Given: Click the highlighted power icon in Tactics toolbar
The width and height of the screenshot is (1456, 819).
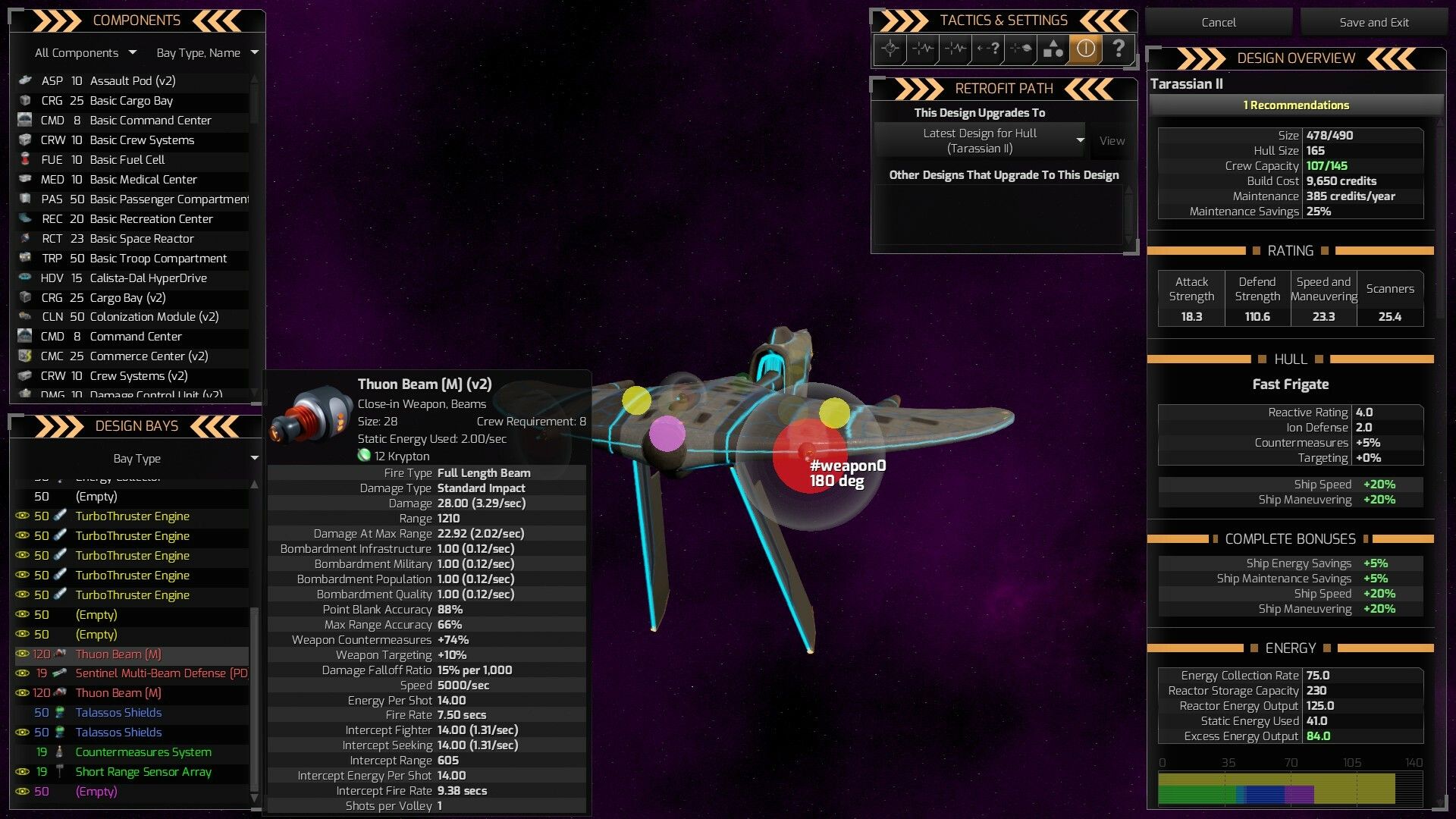Looking at the screenshot, I should pos(1087,49).
